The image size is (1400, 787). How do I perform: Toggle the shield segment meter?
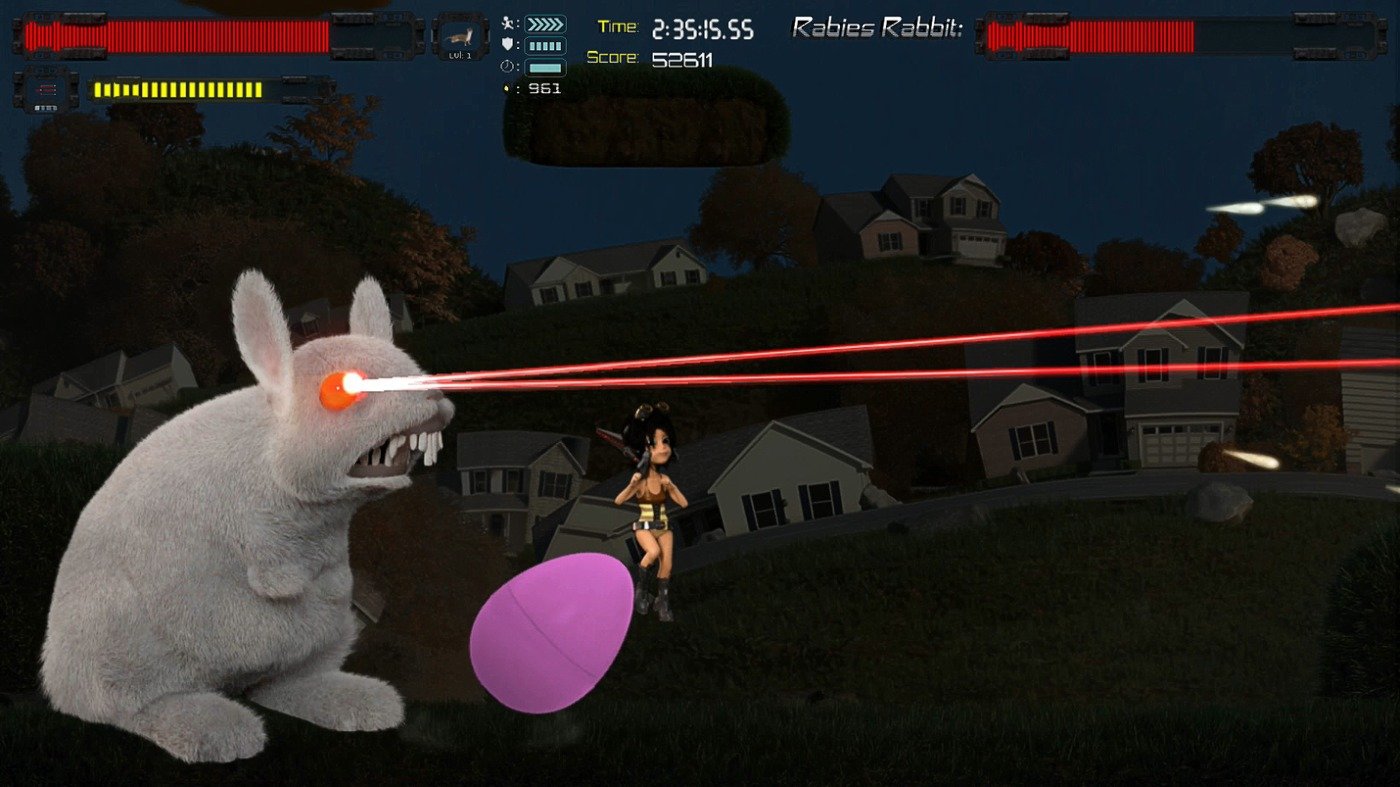pyautogui.click(x=543, y=45)
